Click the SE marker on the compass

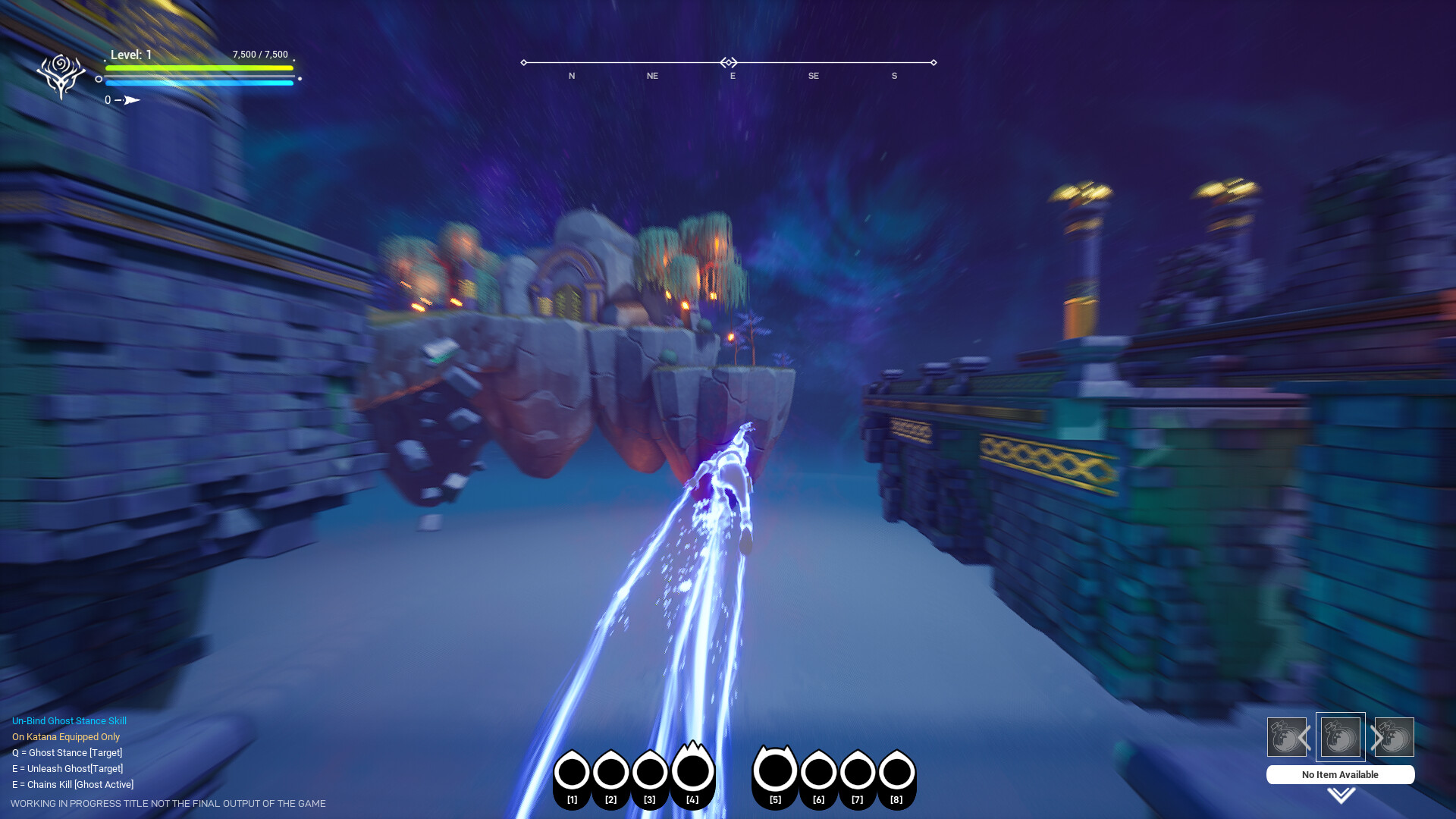point(813,76)
